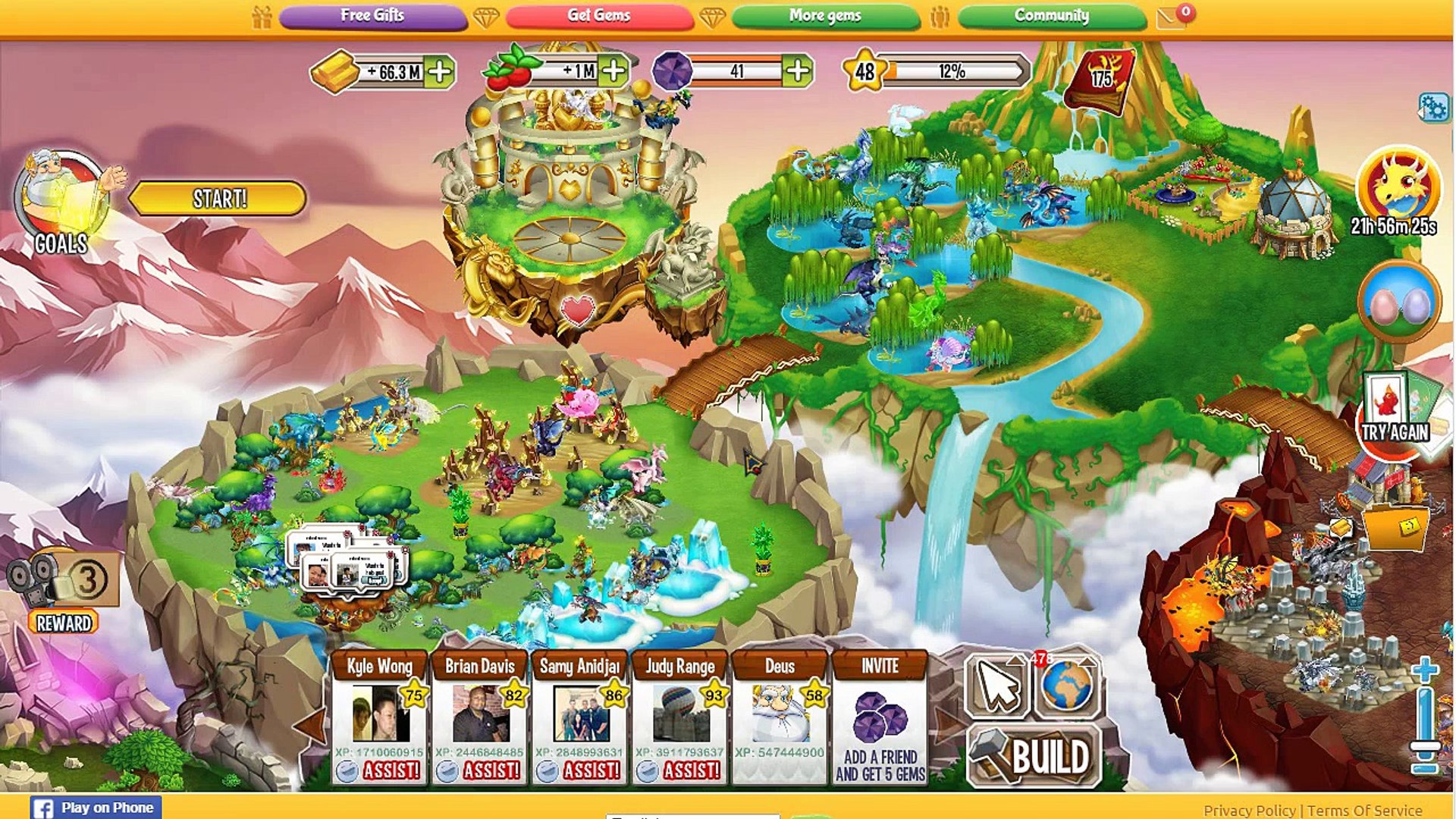
Task: Add more gold with plus button
Action: pos(440,72)
